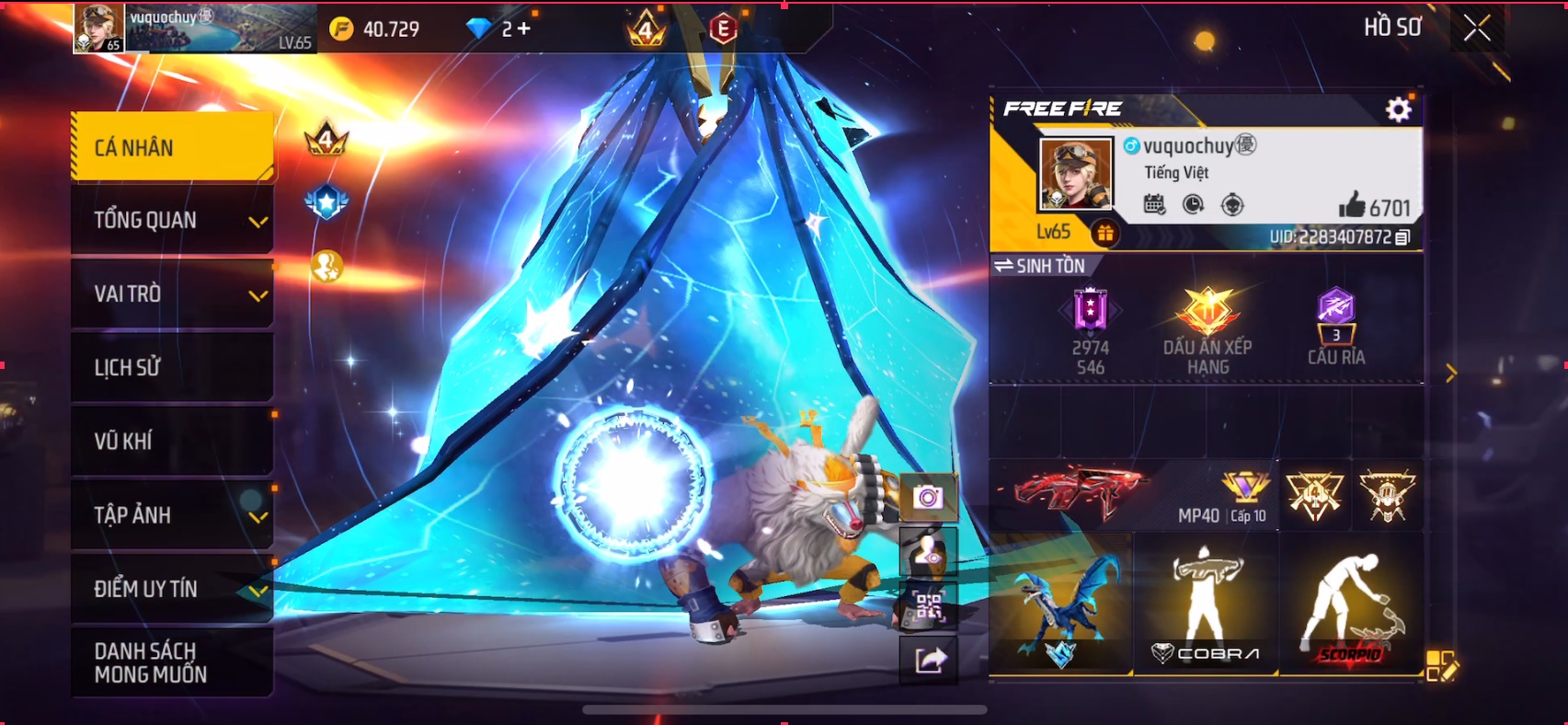
Task: View Danh Sách Mong Muốn wishlist
Action: (173, 662)
